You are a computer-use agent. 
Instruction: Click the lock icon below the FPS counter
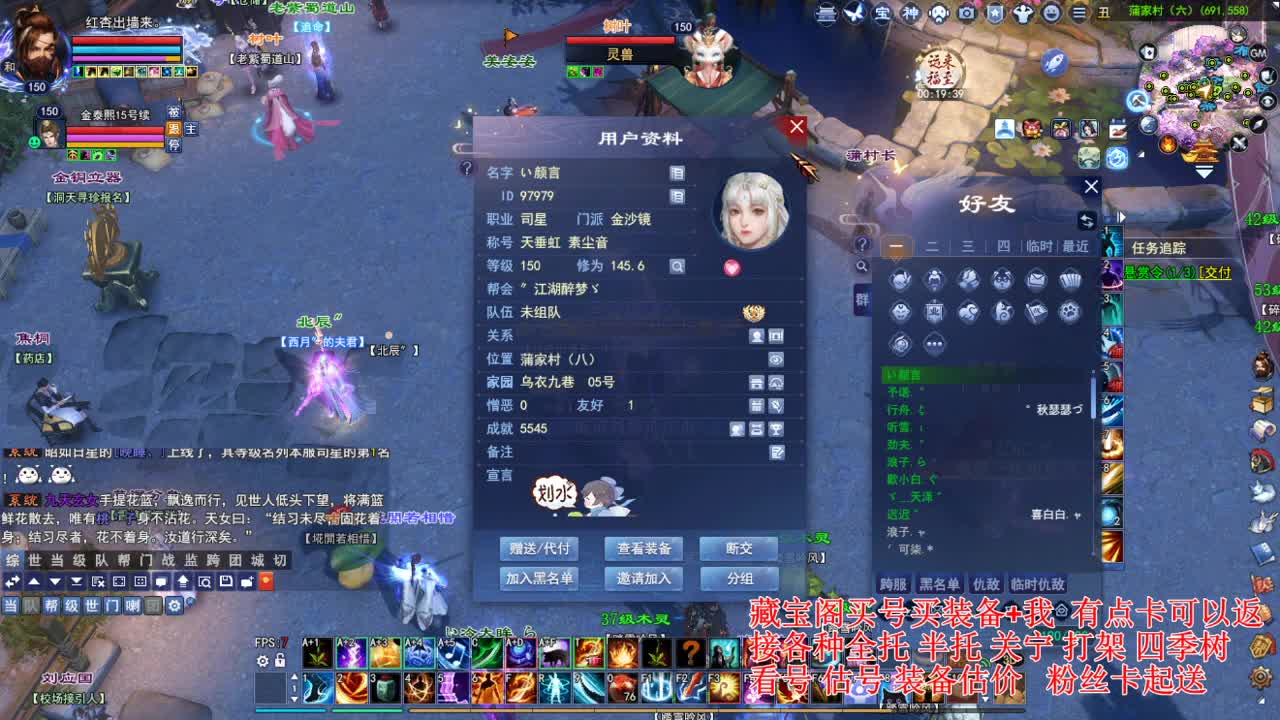tap(280, 661)
